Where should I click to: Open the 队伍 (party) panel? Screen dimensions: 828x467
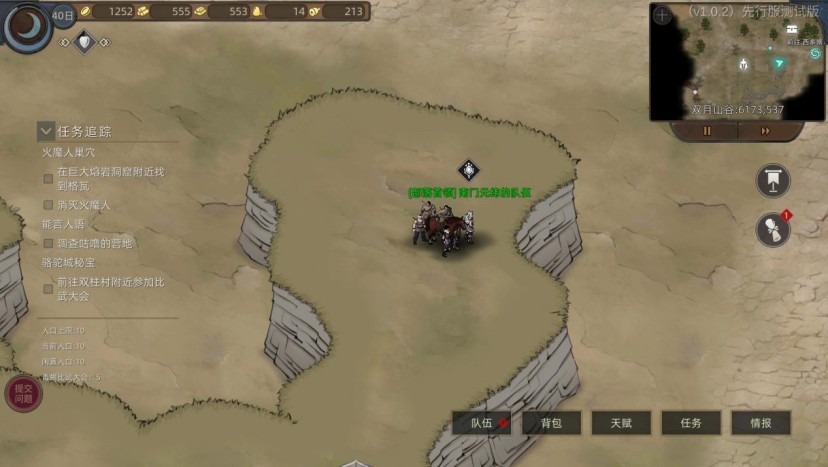coord(482,423)
